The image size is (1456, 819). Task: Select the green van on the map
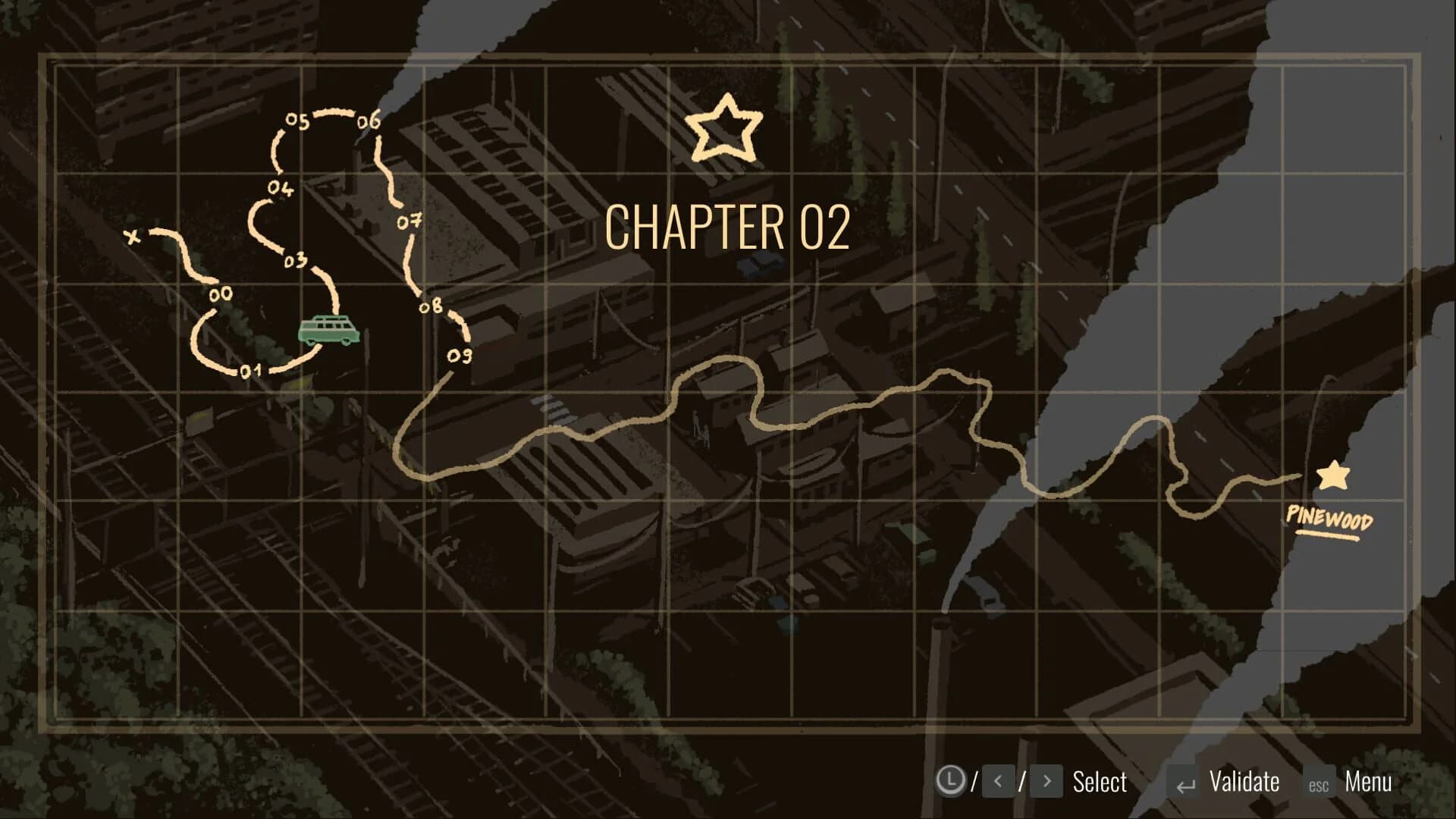click(x=329, y=328)
